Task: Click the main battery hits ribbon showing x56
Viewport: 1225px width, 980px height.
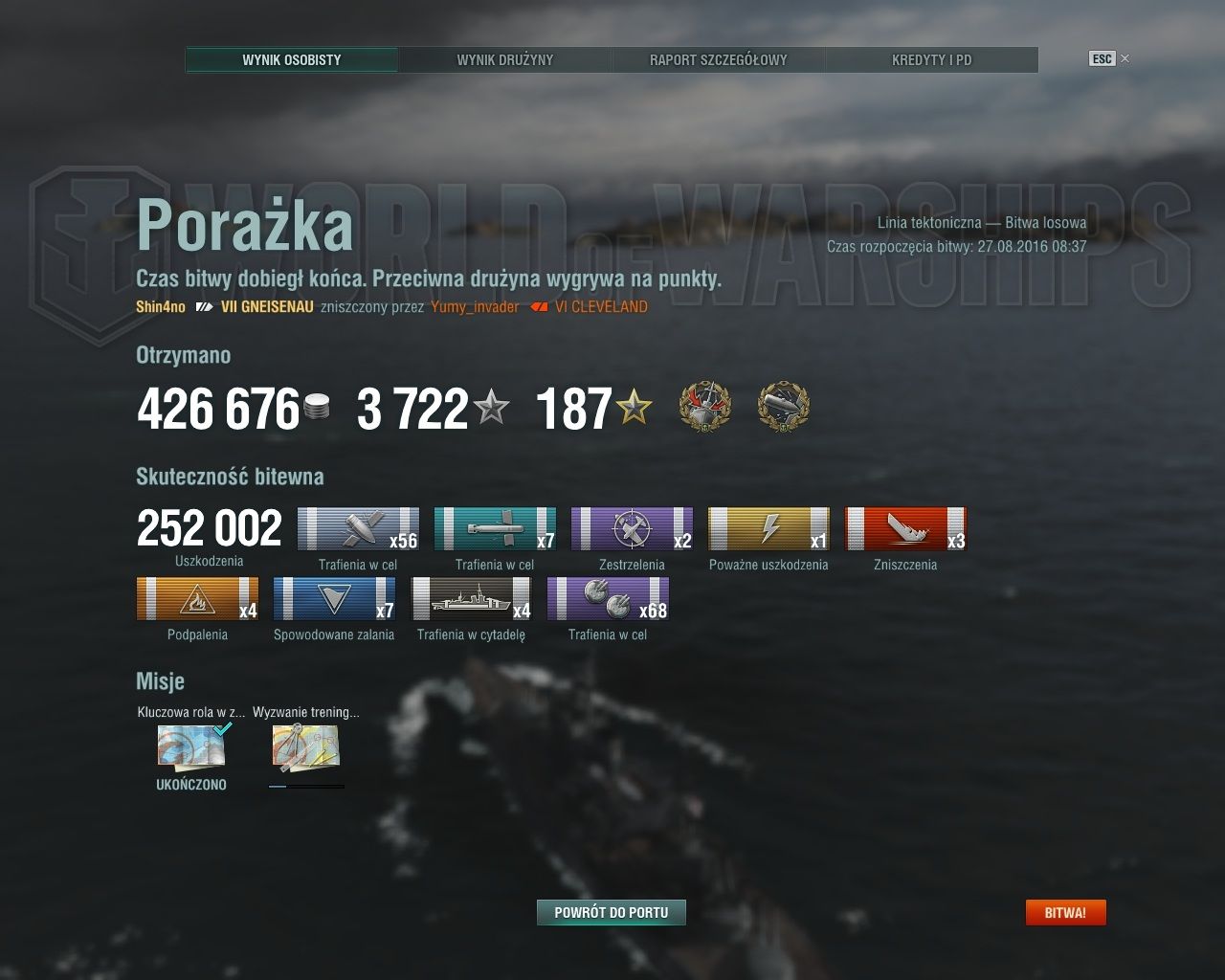Action: pyautogui.click(x=357, y=529)
